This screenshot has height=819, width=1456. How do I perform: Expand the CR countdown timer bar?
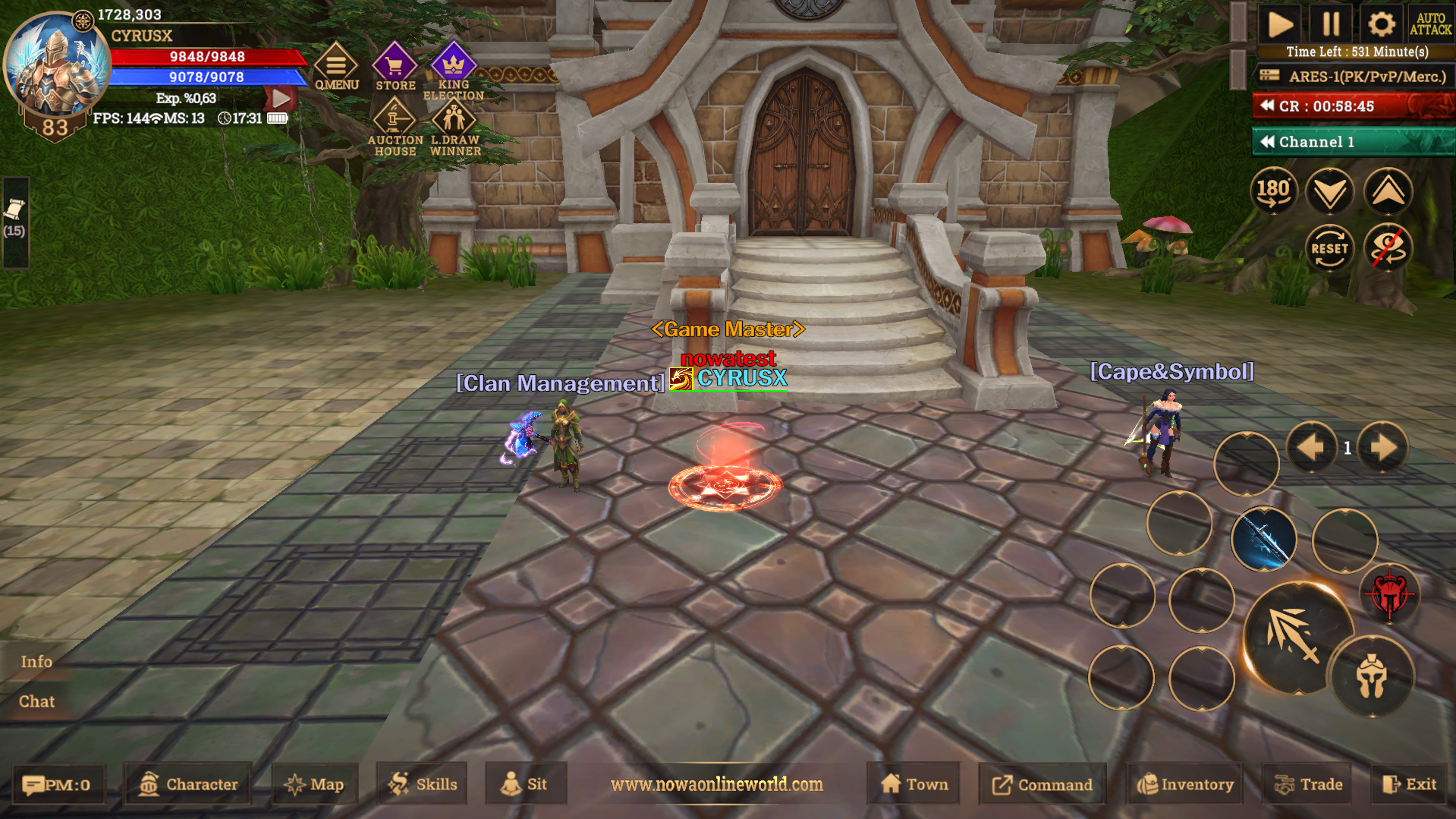point(1267,106)
